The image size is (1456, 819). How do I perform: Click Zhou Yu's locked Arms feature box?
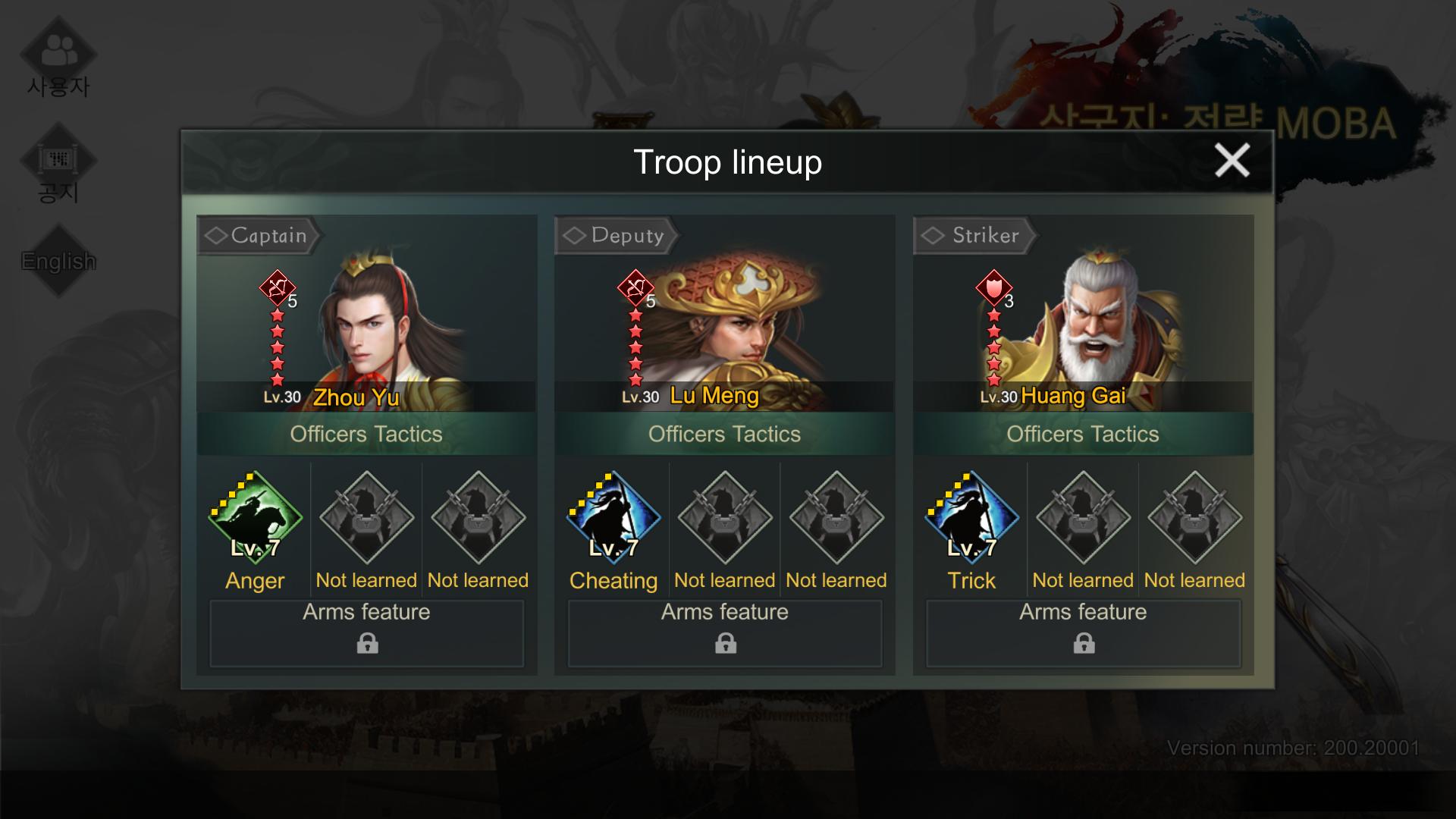367,633
